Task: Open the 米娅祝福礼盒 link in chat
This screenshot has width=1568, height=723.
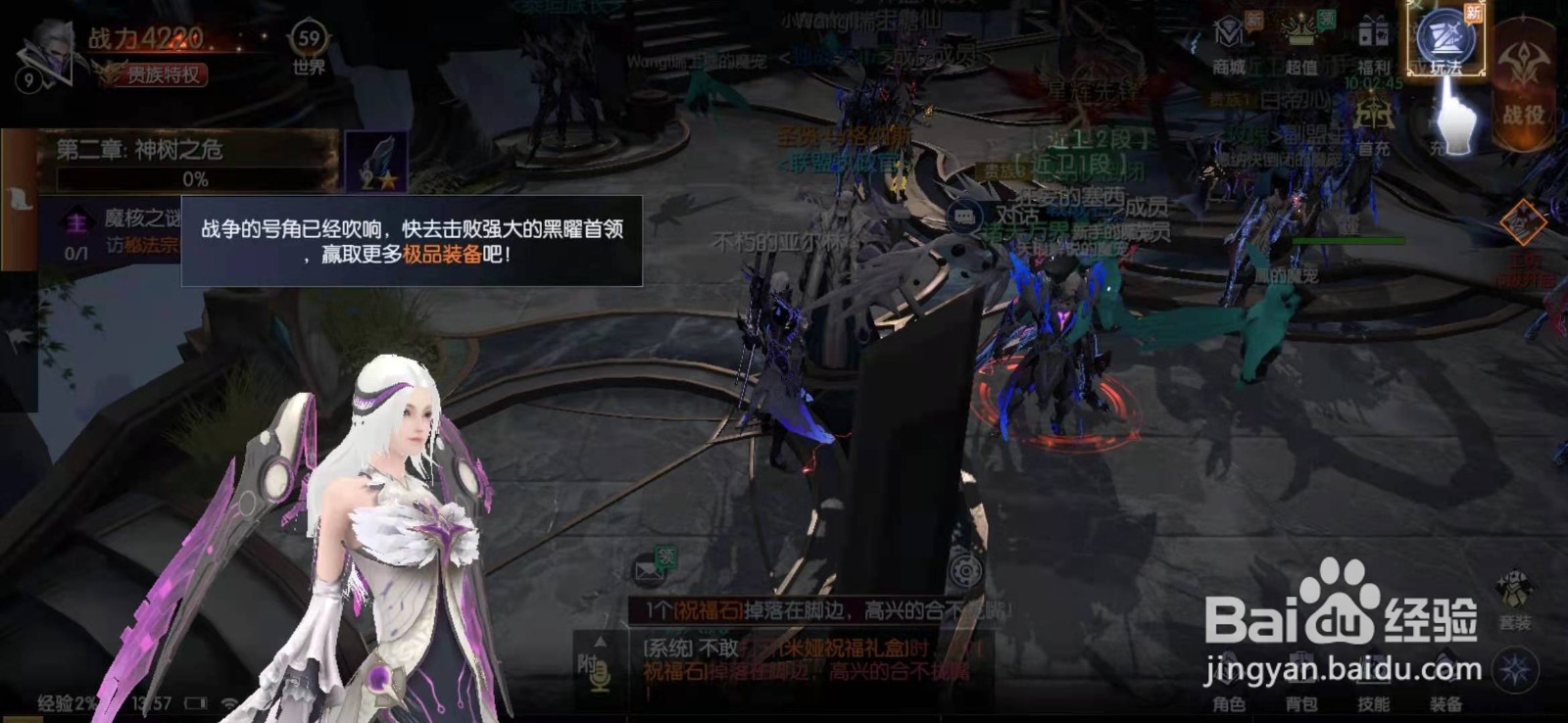Action: [x=843, y=648]
